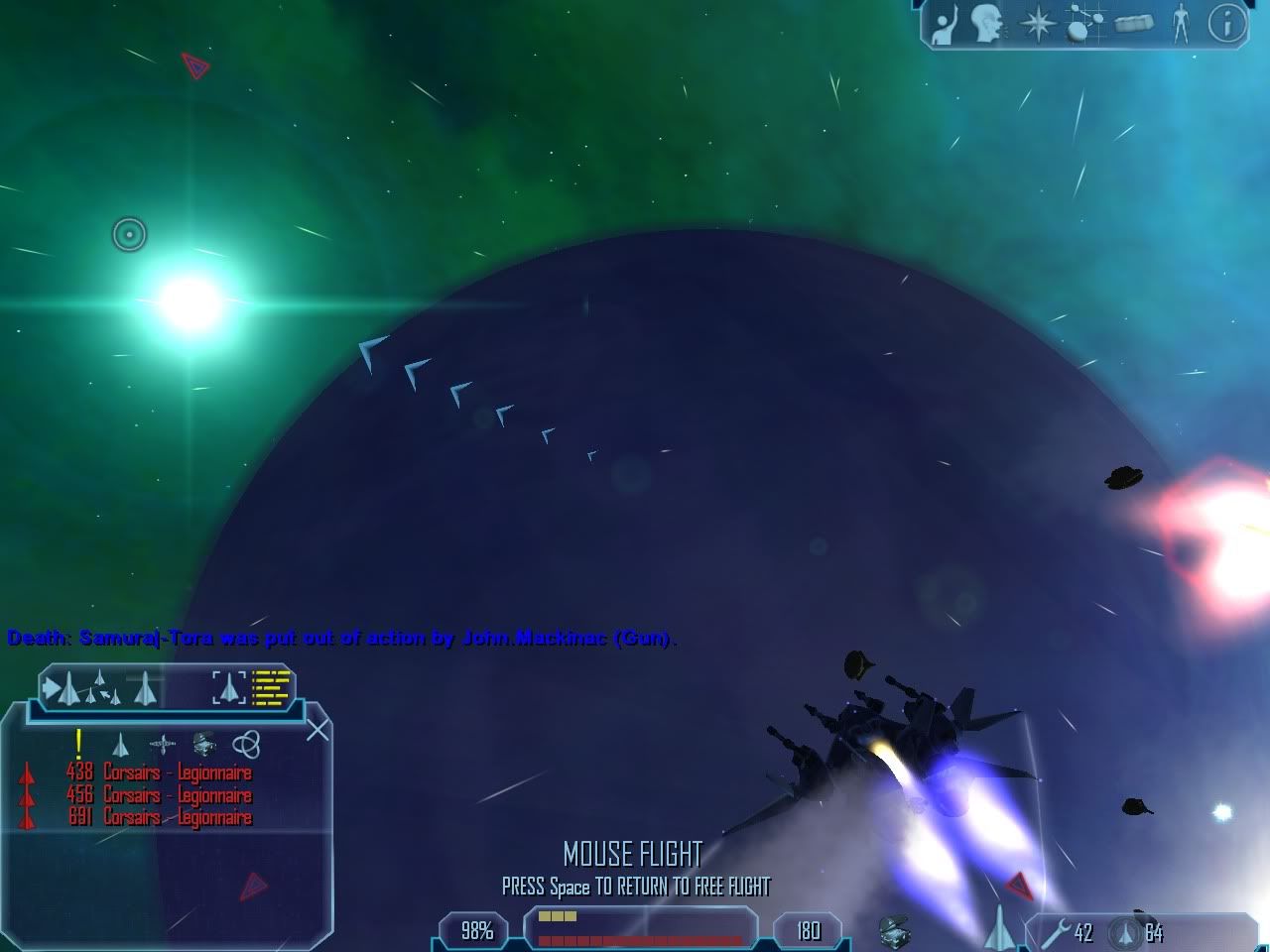Open the cargo inventory block icon
The height and width of the screenshot is (952, 1270).
pos(1133,24)
